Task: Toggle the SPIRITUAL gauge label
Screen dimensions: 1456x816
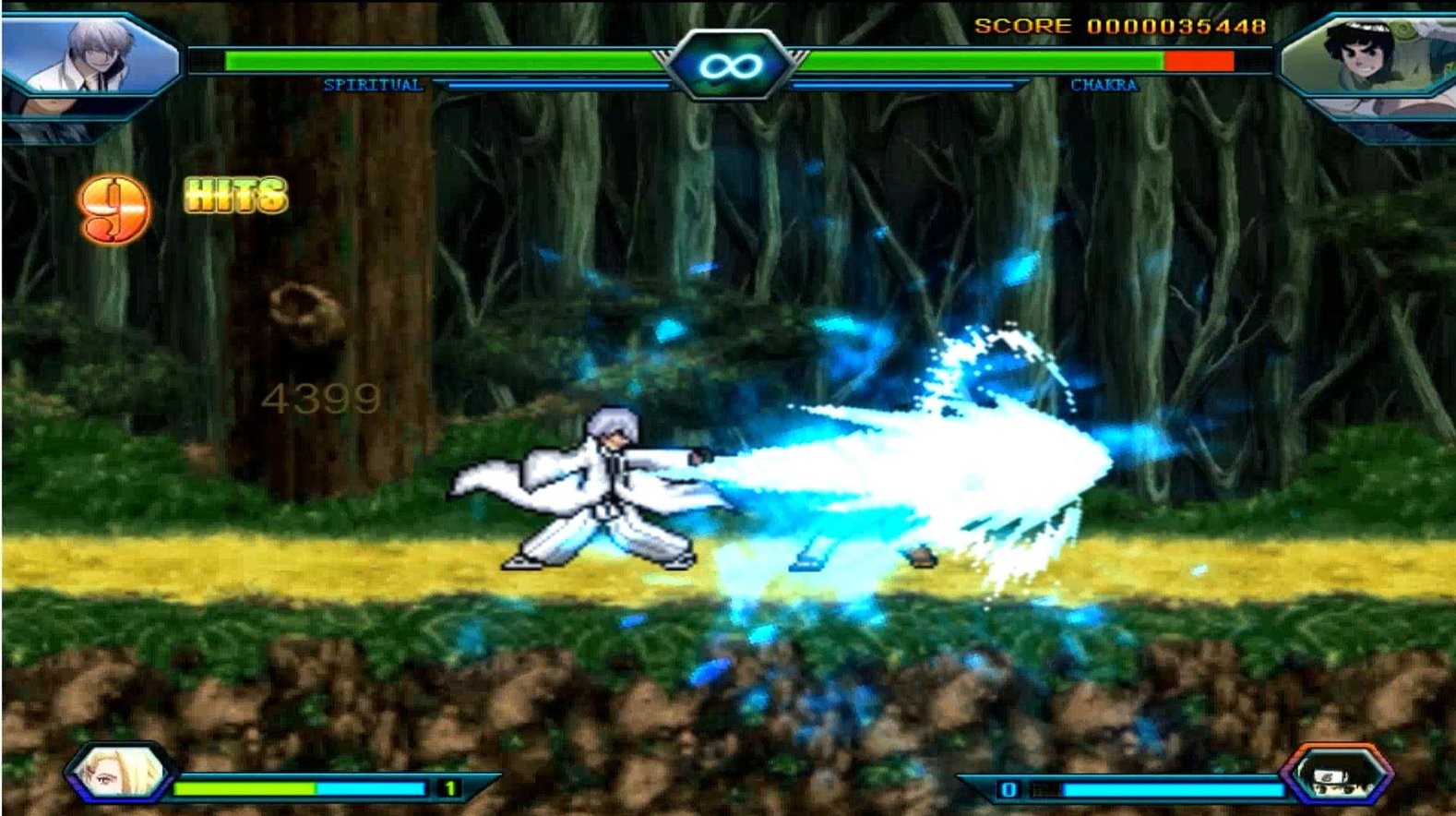Action: (x=373, y=86)
